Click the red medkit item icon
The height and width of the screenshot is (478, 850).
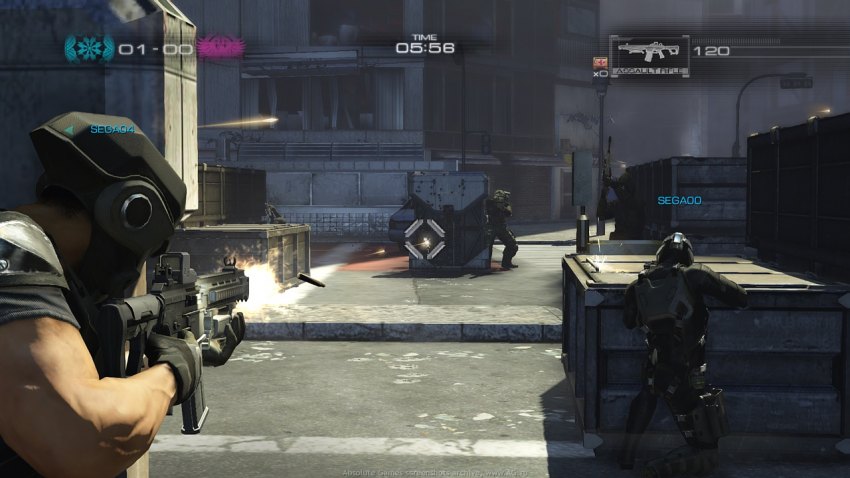(601, 61)
